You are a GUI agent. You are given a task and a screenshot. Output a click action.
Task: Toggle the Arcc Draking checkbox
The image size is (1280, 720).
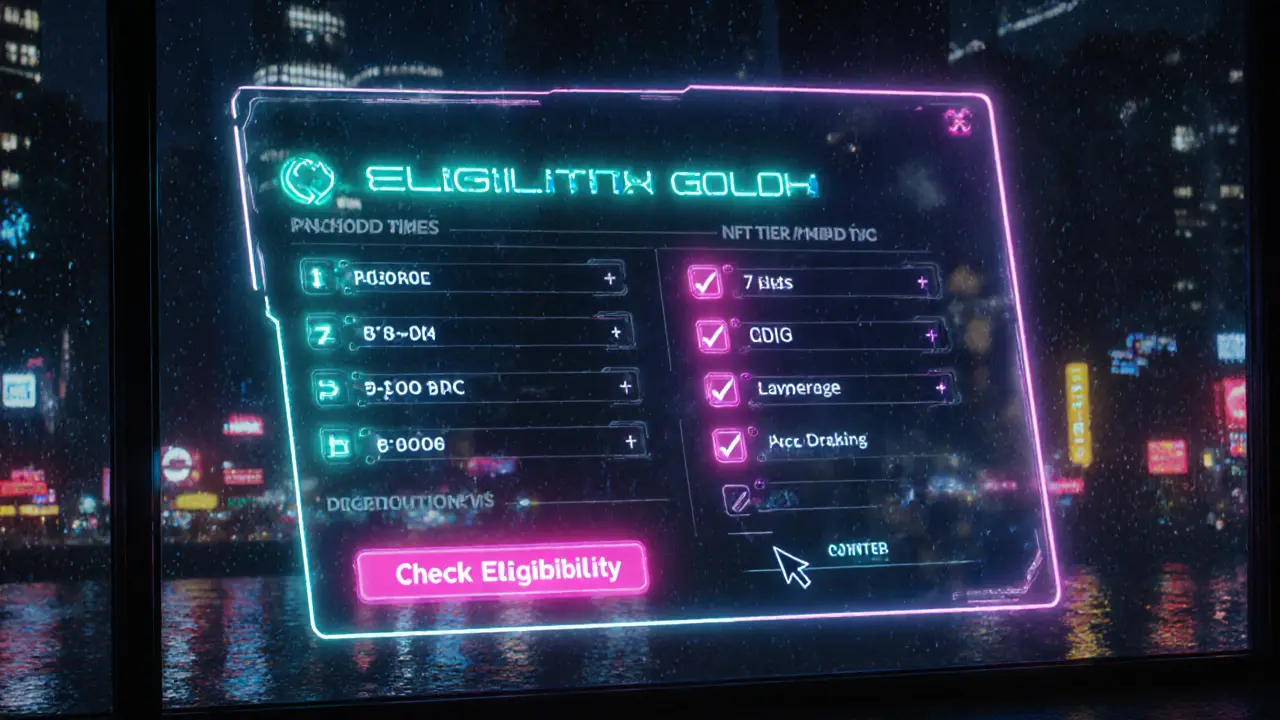point(730,444)
